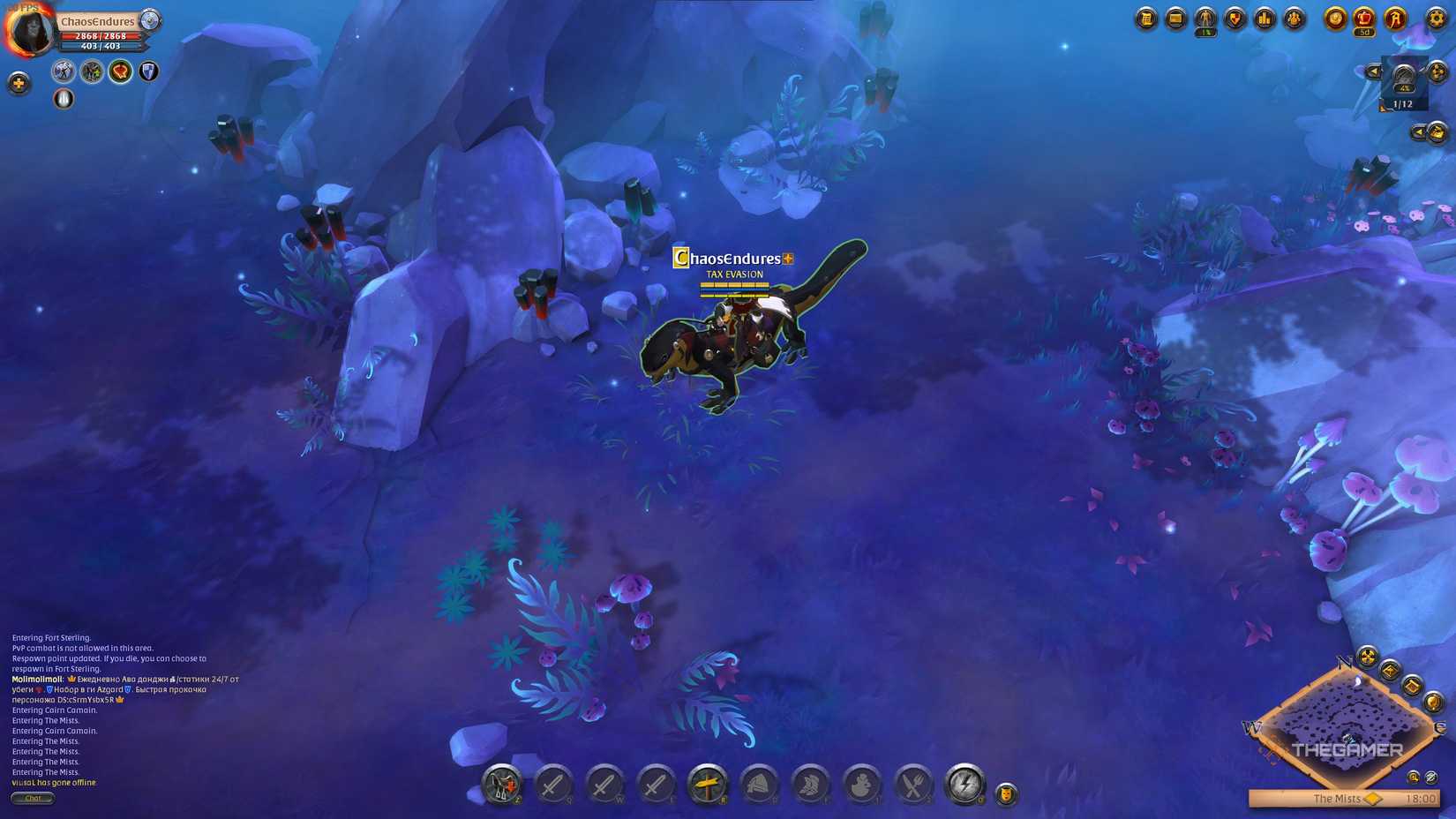Image resolution: width=1456 pixels, height=819 pixels.
Task: Open the rankings bar-chart icon
Action: point(1264,19)
